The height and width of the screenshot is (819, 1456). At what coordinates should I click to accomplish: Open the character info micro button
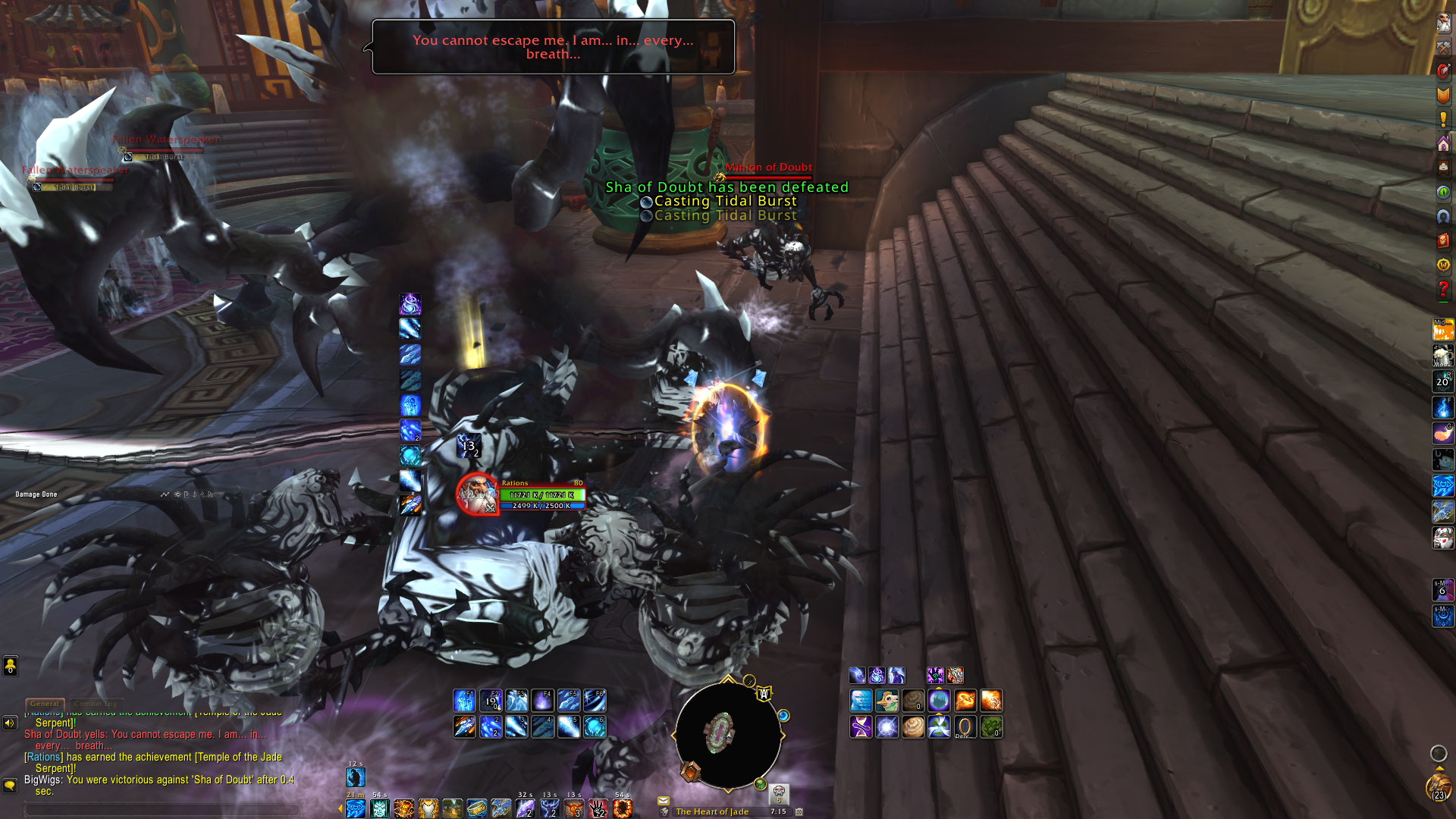(1443, 23)
